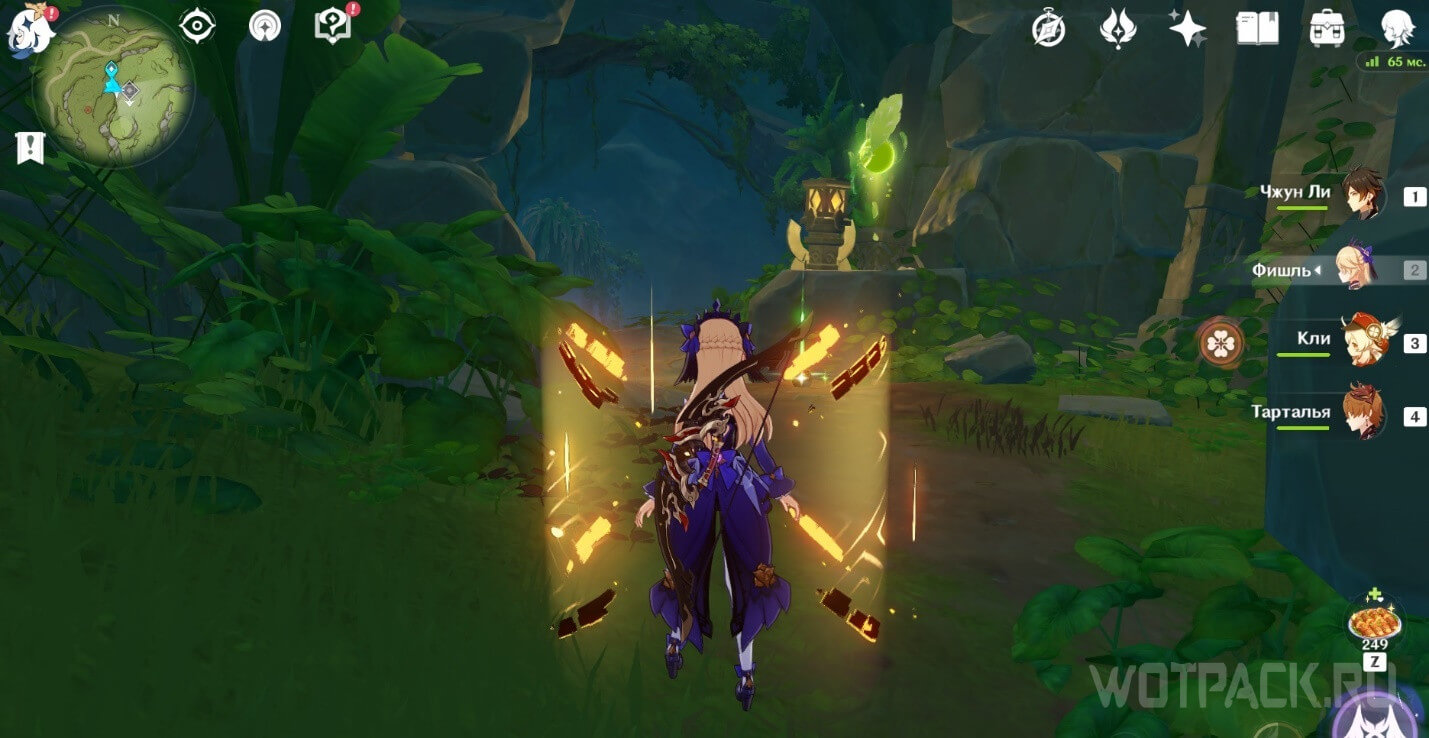Open the tutorial notice icon with alert

click(x=331, y=25)
